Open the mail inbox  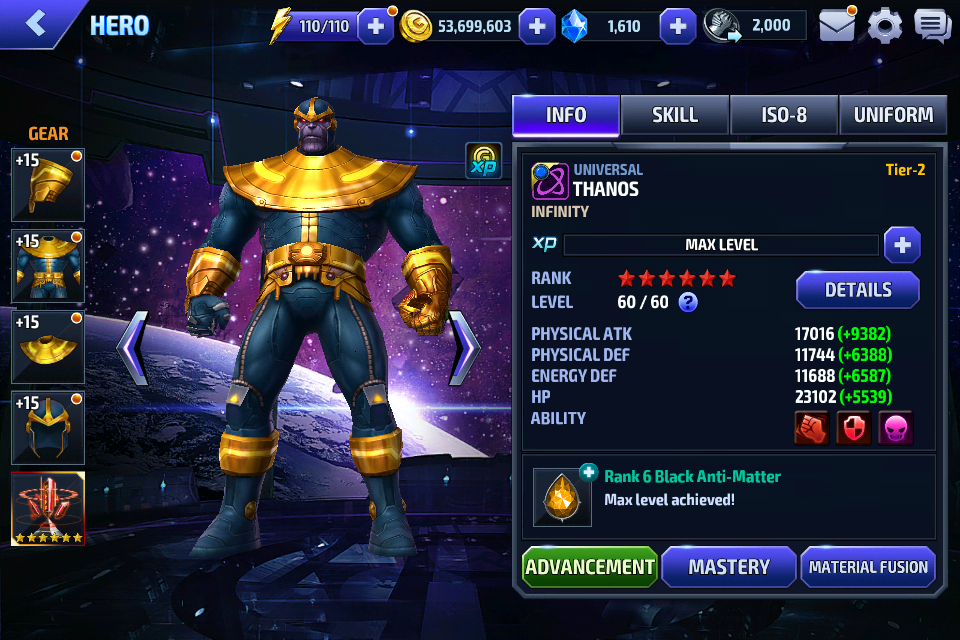pyautogui.click(x=837, y=25)
